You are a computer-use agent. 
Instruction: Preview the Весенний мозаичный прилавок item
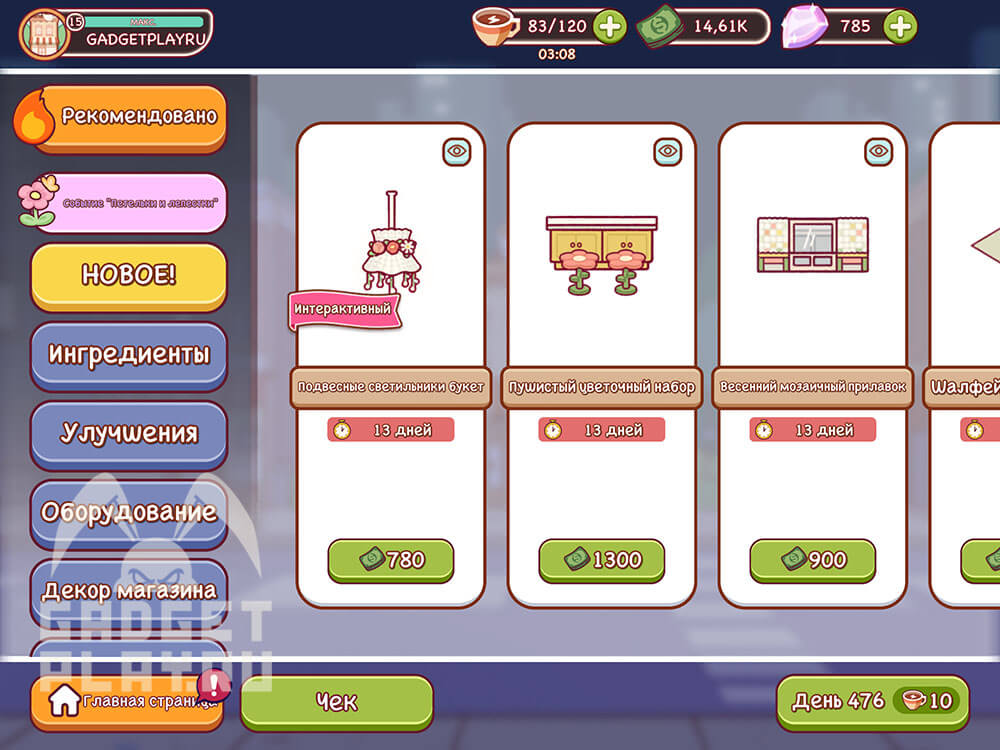click(879, 151)
